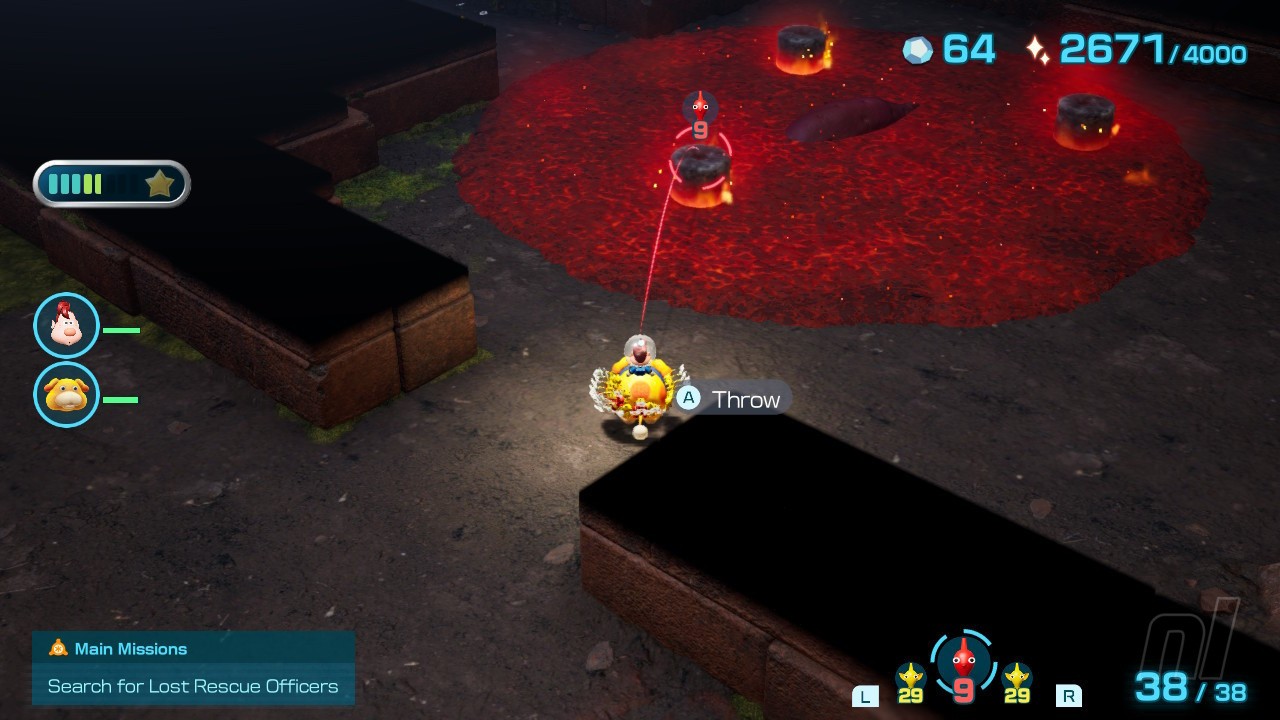Switch to yellow Pikmin beside the R glyph
The height and width of the screenshot is (720, 1280).
(1017, 682)
